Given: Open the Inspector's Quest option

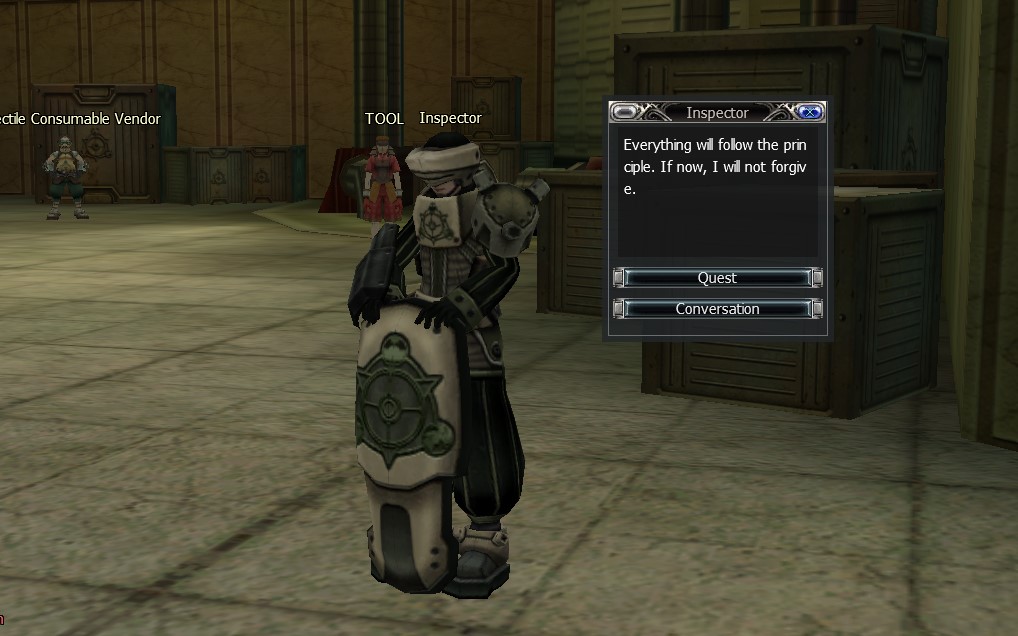Looking at the screenshot, I should (717, 278).
